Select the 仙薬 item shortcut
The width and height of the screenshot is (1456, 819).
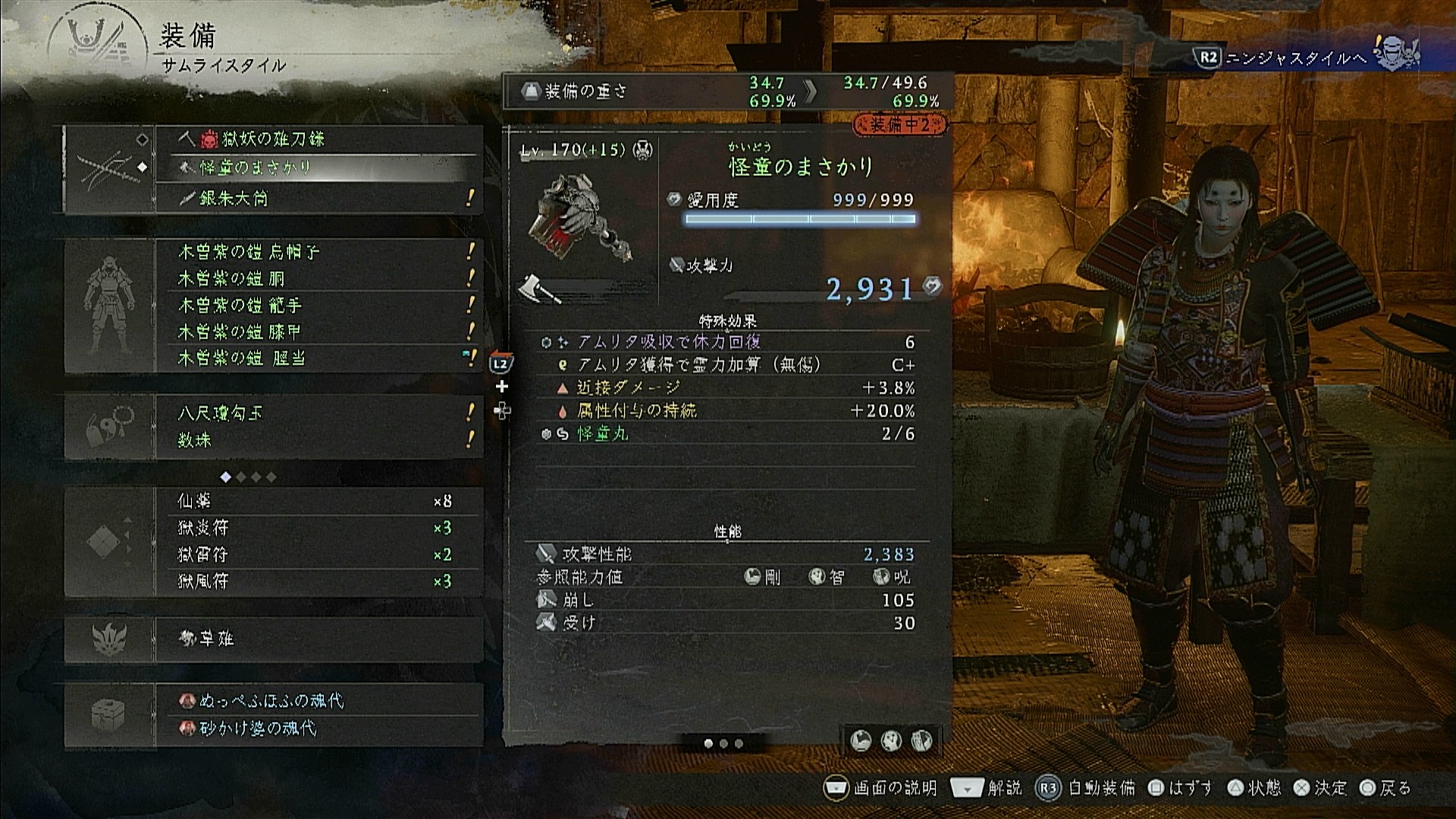318,501
